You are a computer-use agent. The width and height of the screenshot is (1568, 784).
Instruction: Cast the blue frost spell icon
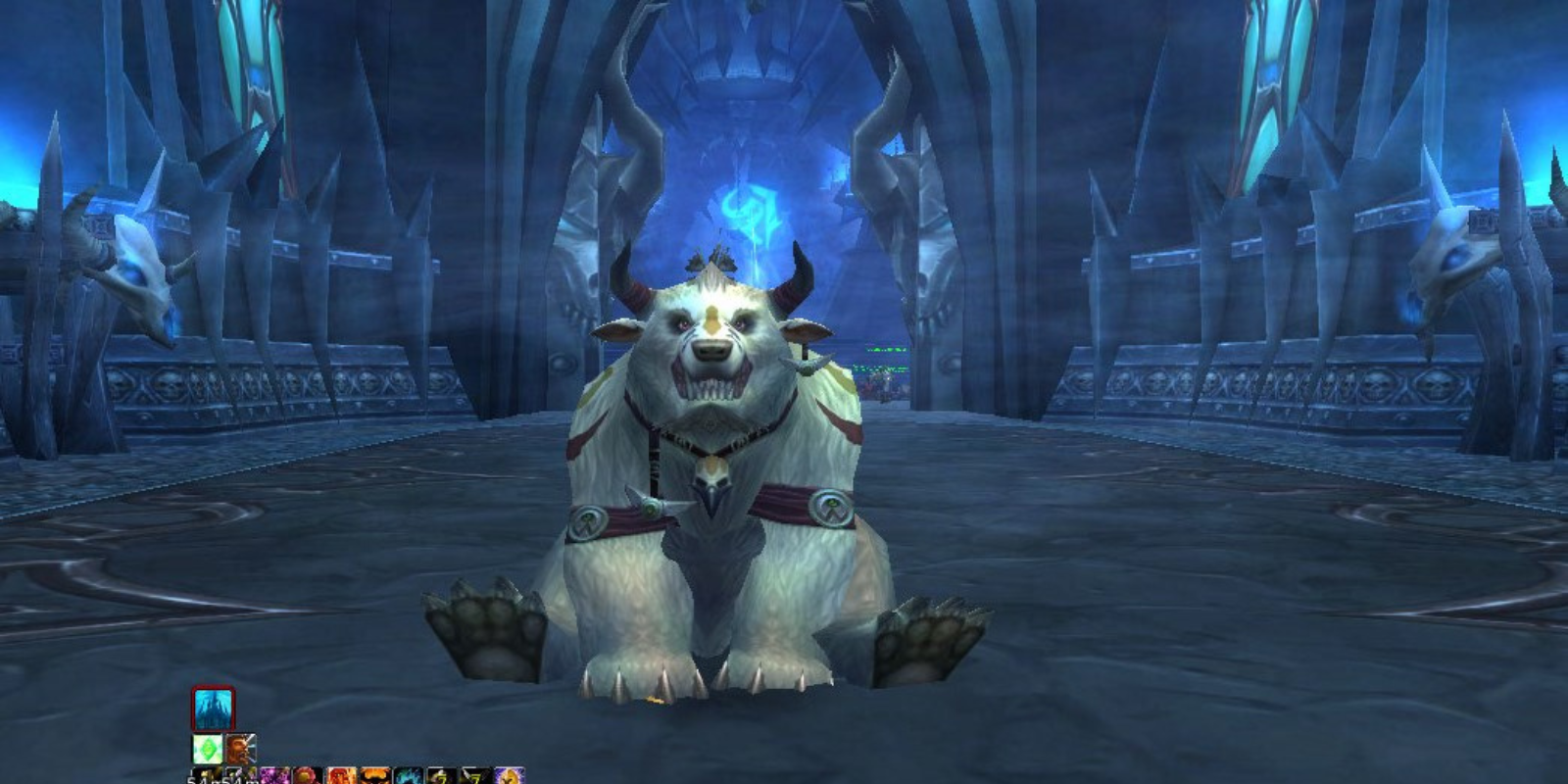[408, 775]
